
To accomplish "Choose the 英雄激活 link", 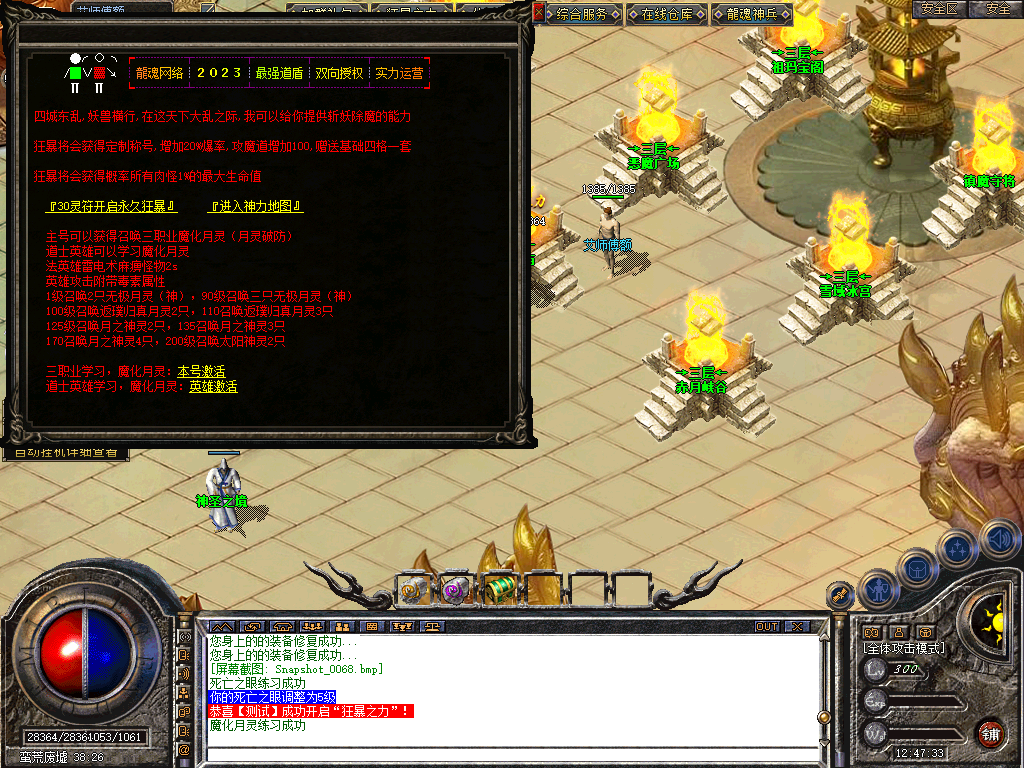I will pos(213,386).
